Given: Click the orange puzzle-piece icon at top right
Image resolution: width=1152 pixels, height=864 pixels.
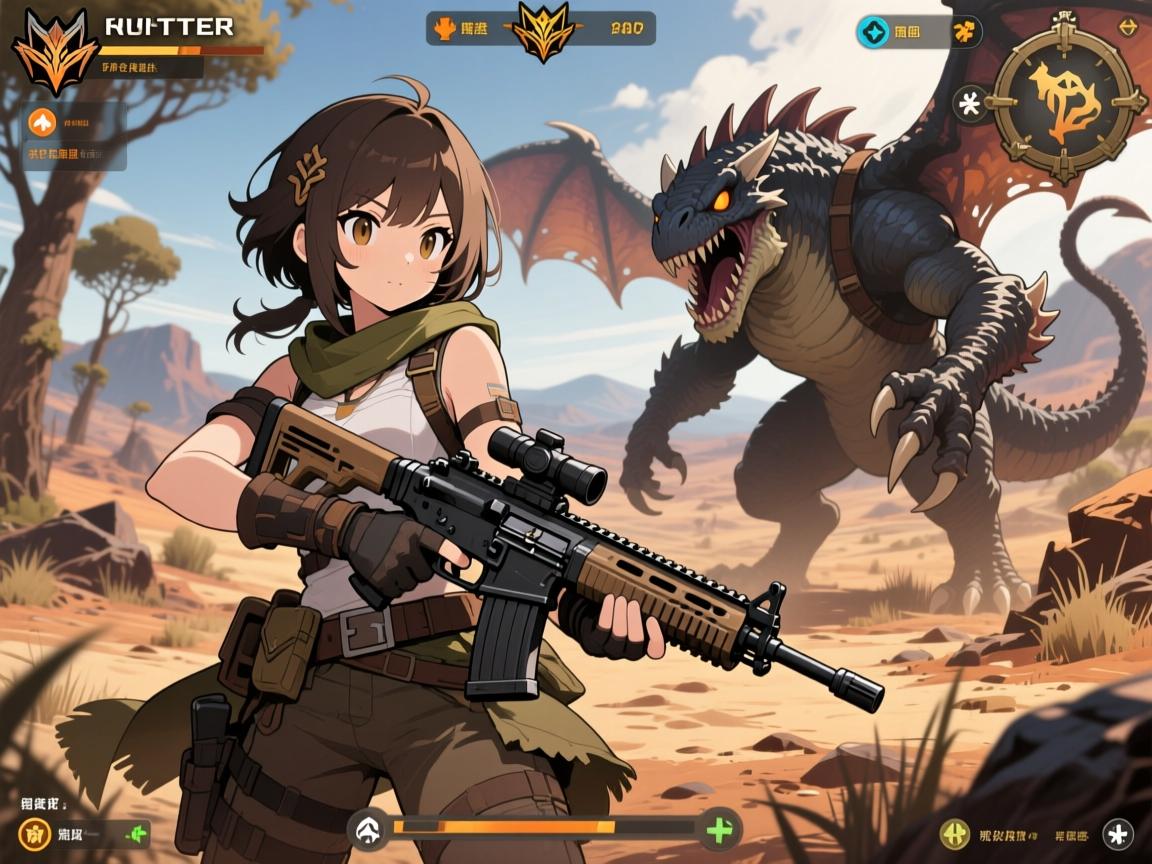Looking at the screenshot, I should [x=965, y=32].
